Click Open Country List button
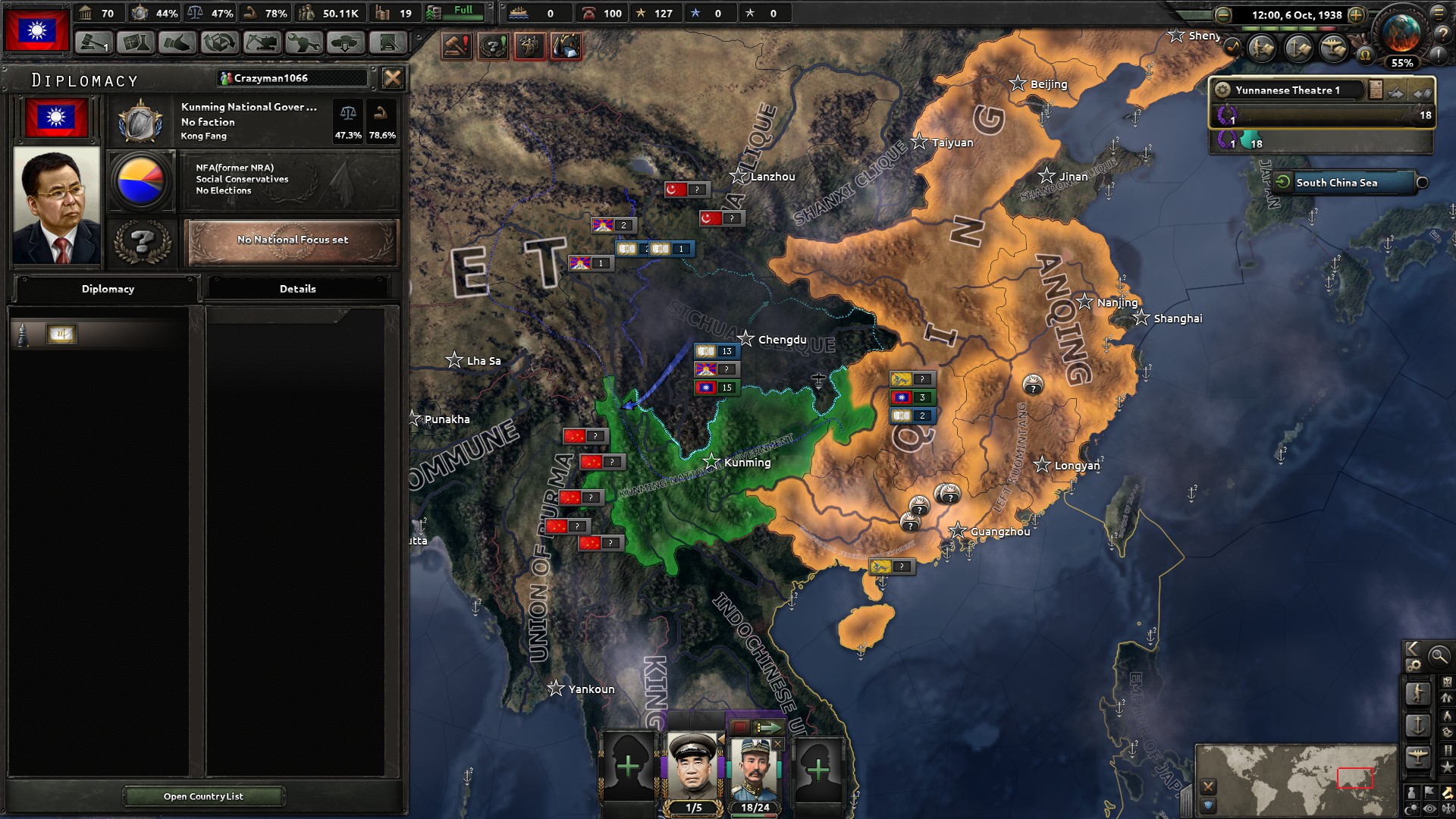This screenshot has width=1456, height=819. click(203, 796)
